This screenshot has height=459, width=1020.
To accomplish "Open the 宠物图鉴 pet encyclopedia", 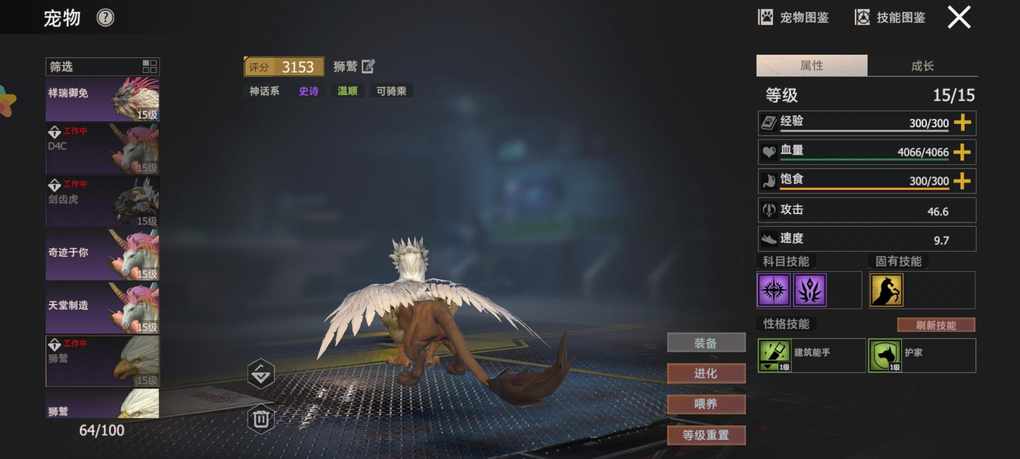I will click(793, 17).
